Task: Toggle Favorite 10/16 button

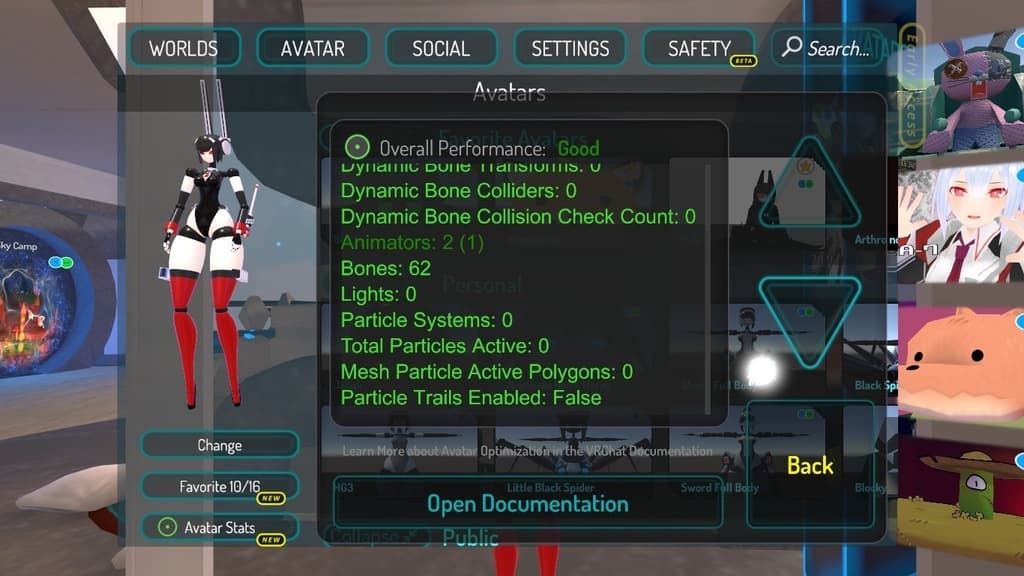Action: point(219,486)
